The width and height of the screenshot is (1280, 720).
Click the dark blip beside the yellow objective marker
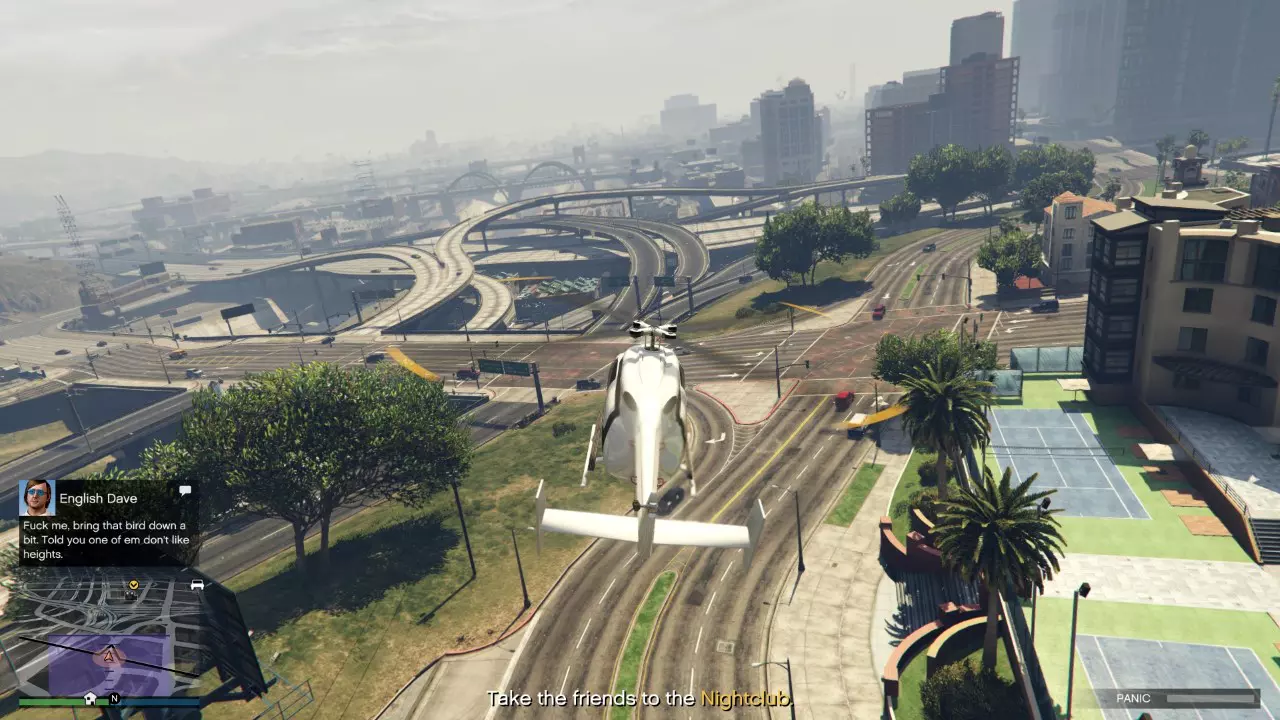(x=129, y=596)
